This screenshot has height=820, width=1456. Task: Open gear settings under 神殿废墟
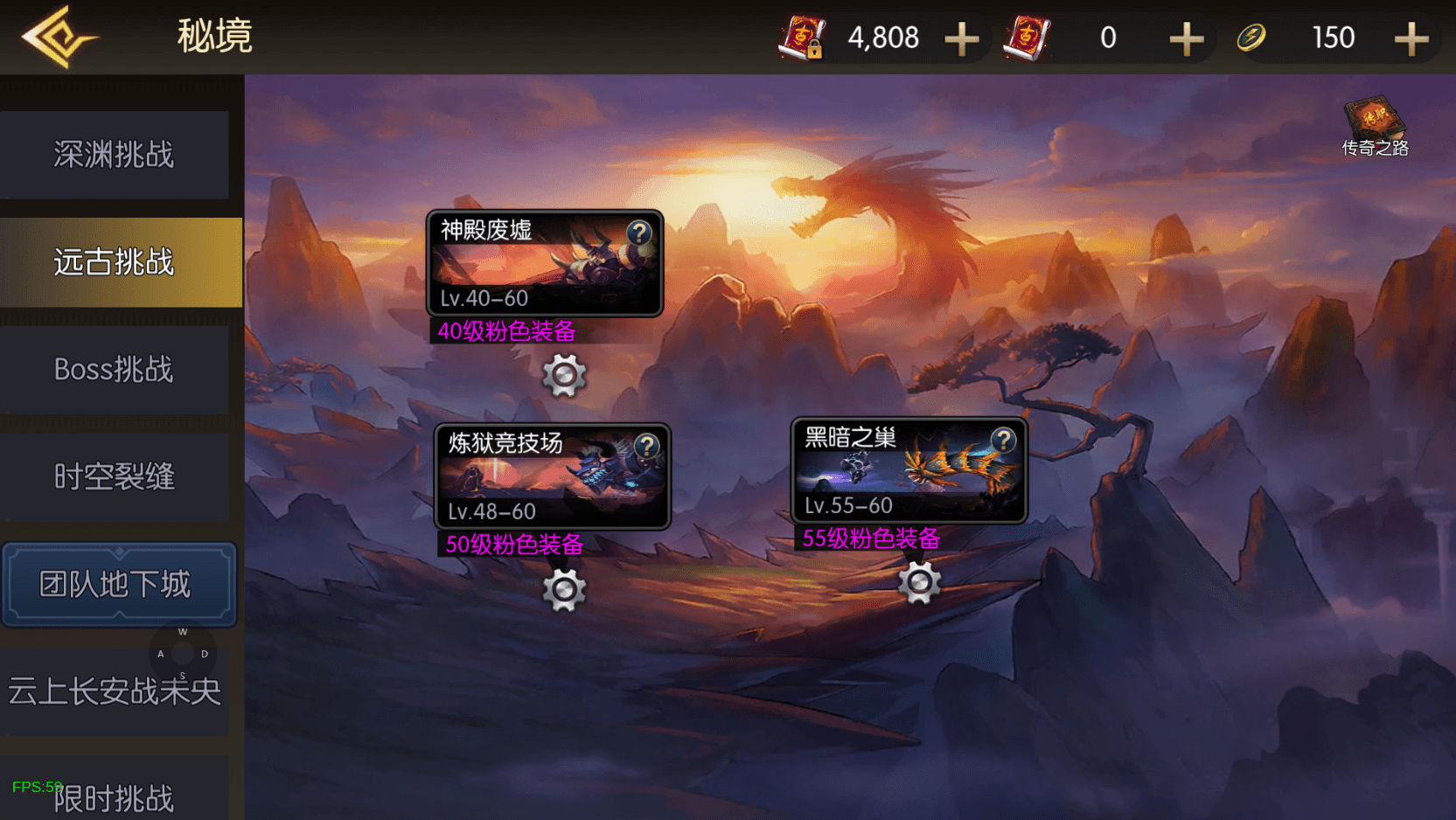(x=564, y=376)
